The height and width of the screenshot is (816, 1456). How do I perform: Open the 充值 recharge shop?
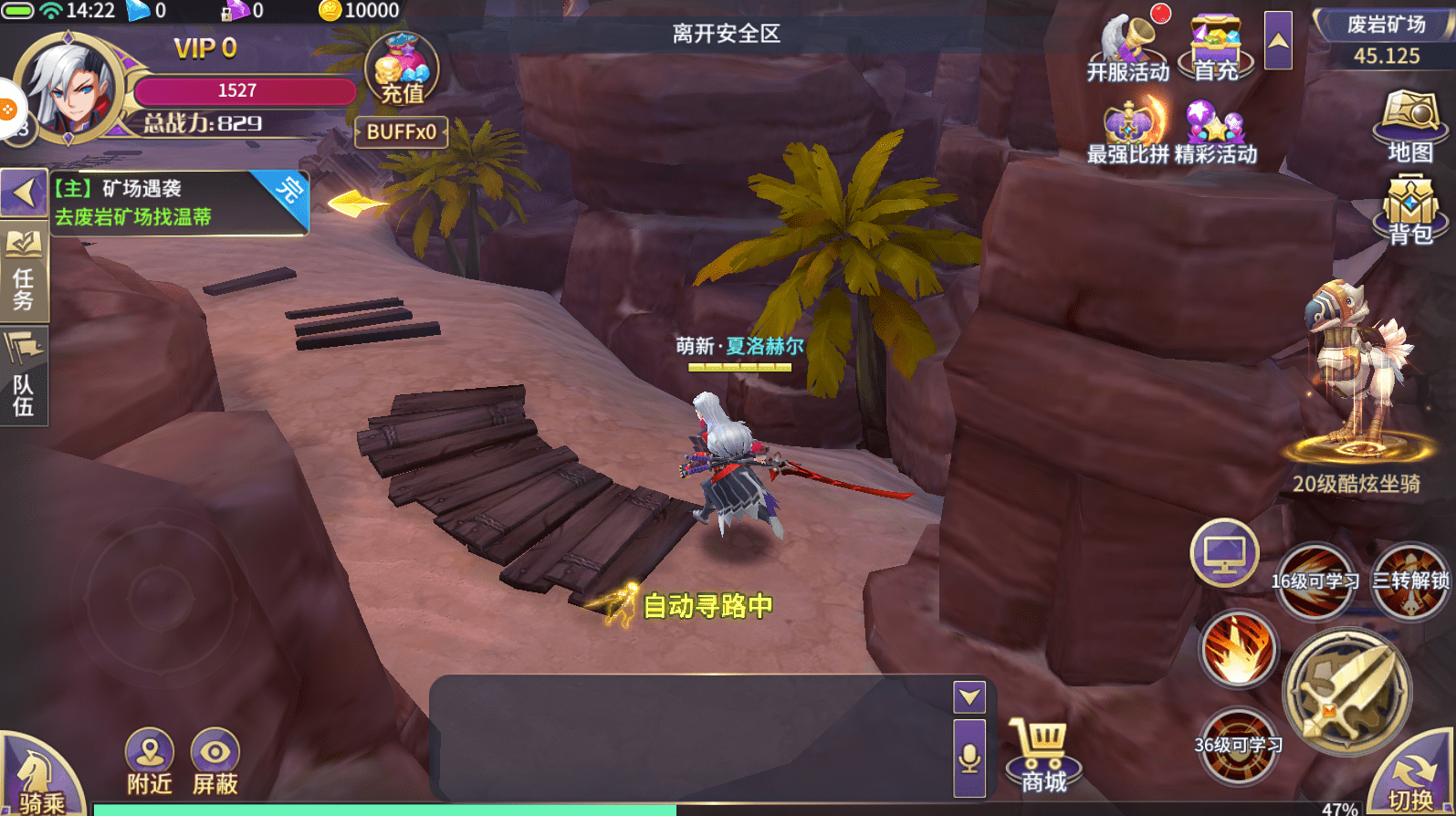coord(402,69)
